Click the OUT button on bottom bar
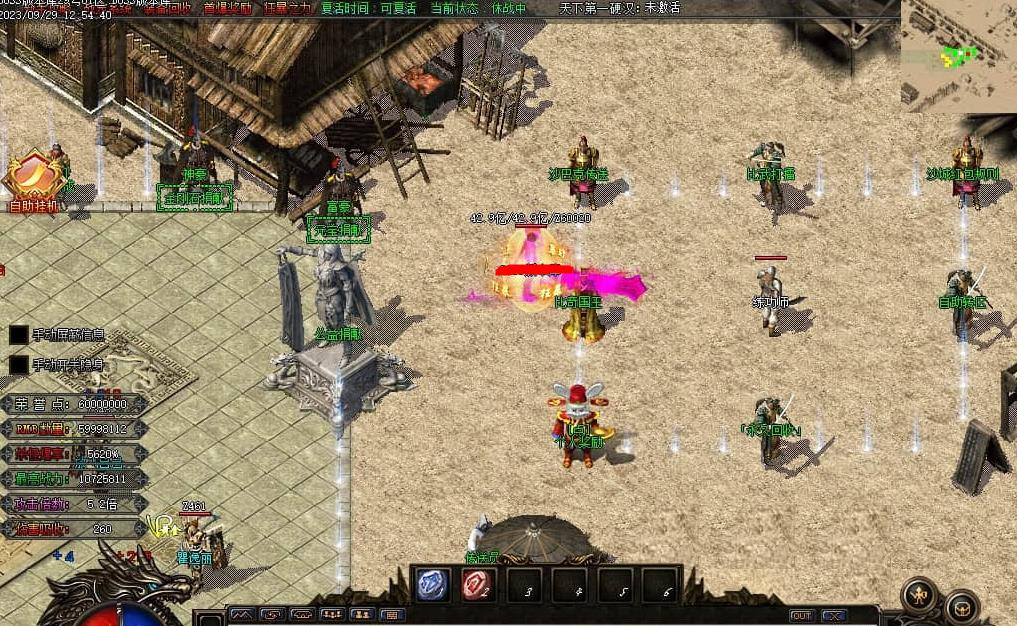 pyautogui.click(x=801, y=615)
